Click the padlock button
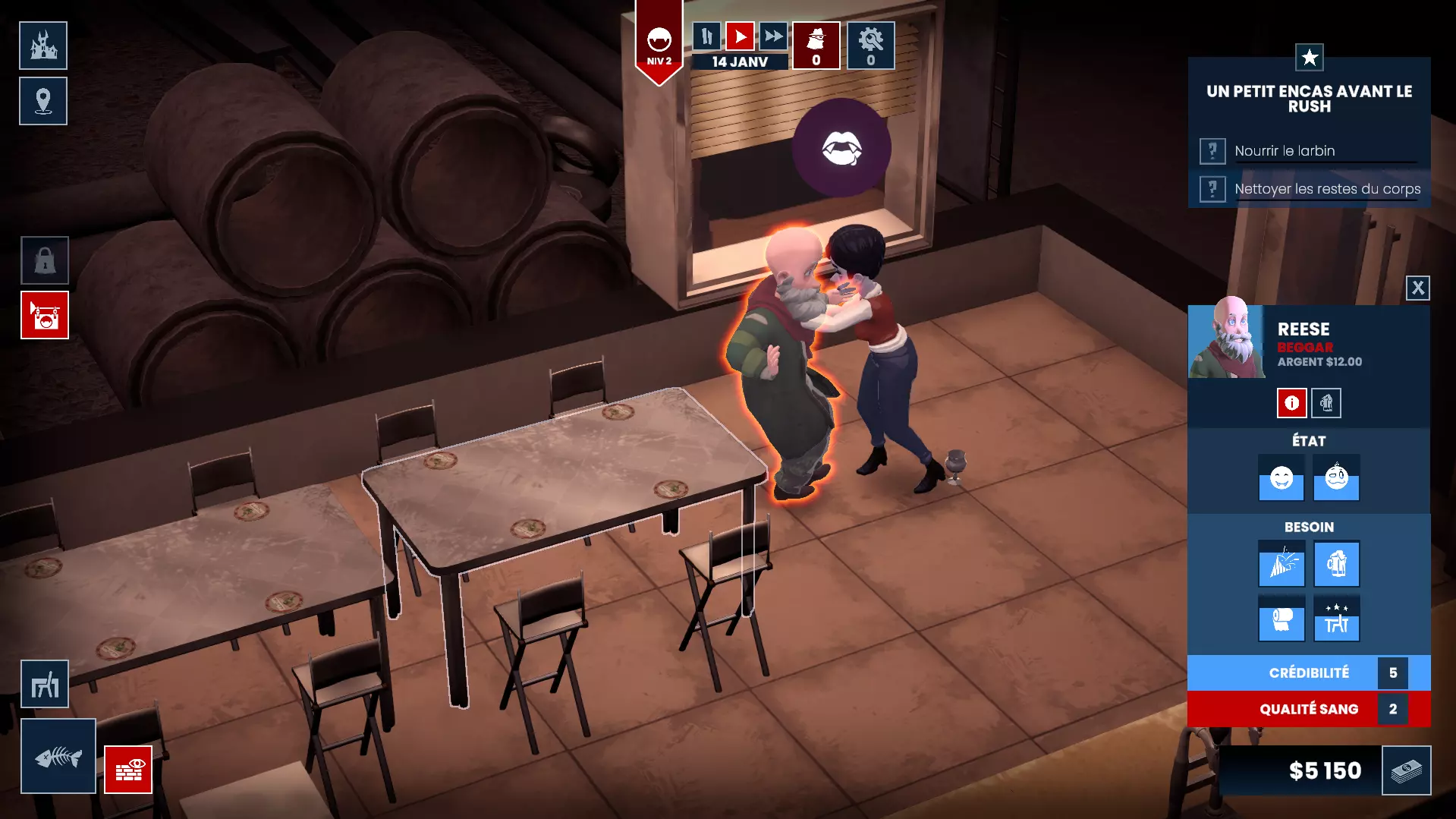The image size is (1456, 819). point(45,260)
